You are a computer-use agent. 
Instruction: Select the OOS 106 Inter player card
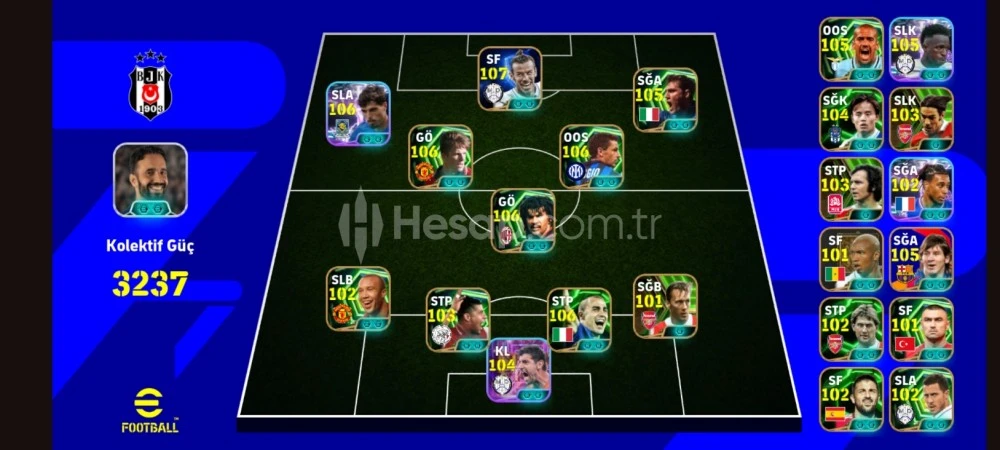(591, 156)
